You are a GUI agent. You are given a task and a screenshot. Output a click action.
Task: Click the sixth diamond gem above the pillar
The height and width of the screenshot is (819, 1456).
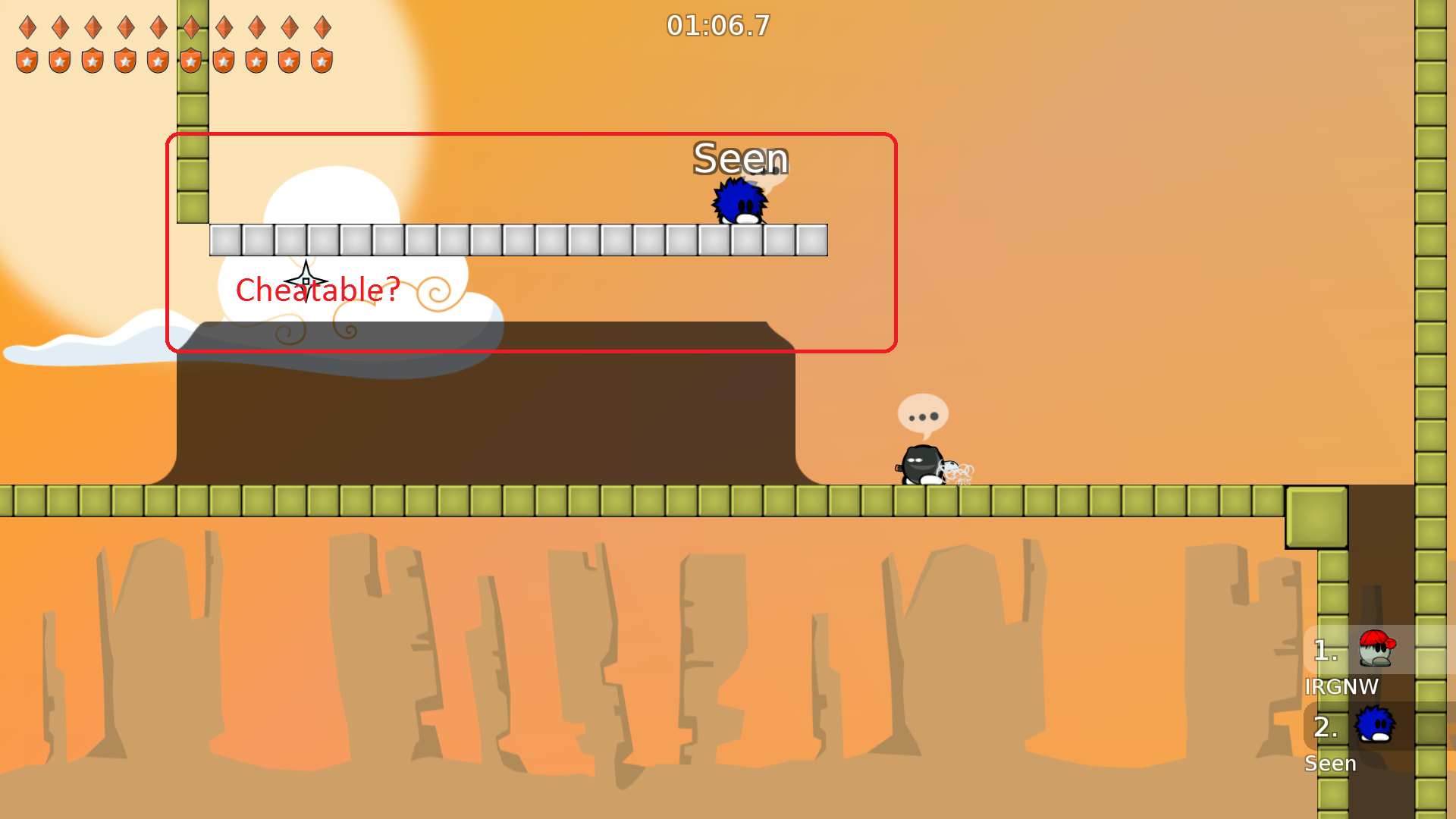tap(190, 27)
